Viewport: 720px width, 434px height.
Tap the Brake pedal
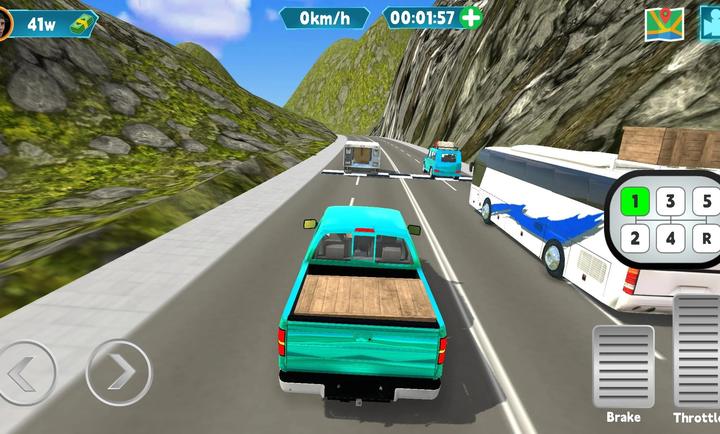pyautogui.click(x=623, y=366)
